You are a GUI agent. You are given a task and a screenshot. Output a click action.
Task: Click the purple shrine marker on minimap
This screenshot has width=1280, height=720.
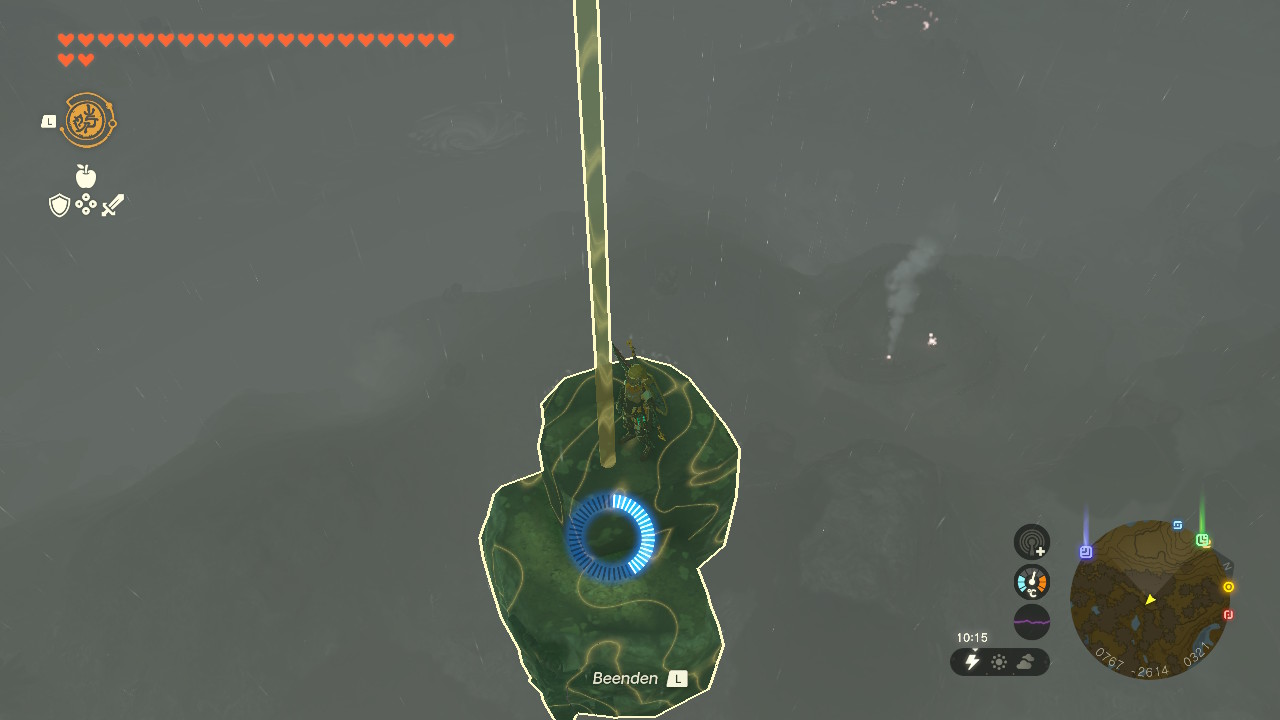(x=1086, y=552)
